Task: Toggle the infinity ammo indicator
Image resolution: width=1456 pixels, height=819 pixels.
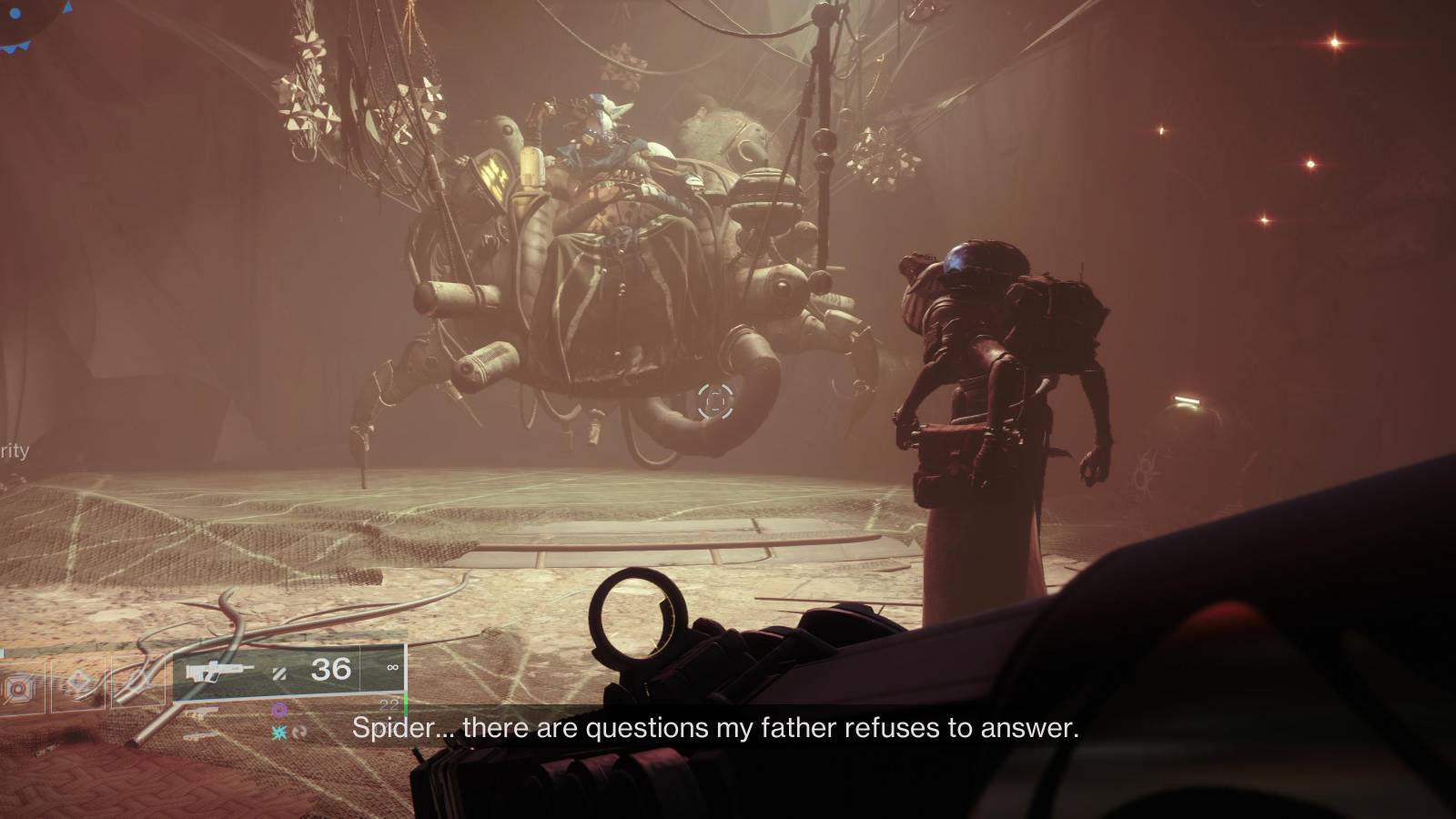Action: pyautogui.click(x=391, y=668)
